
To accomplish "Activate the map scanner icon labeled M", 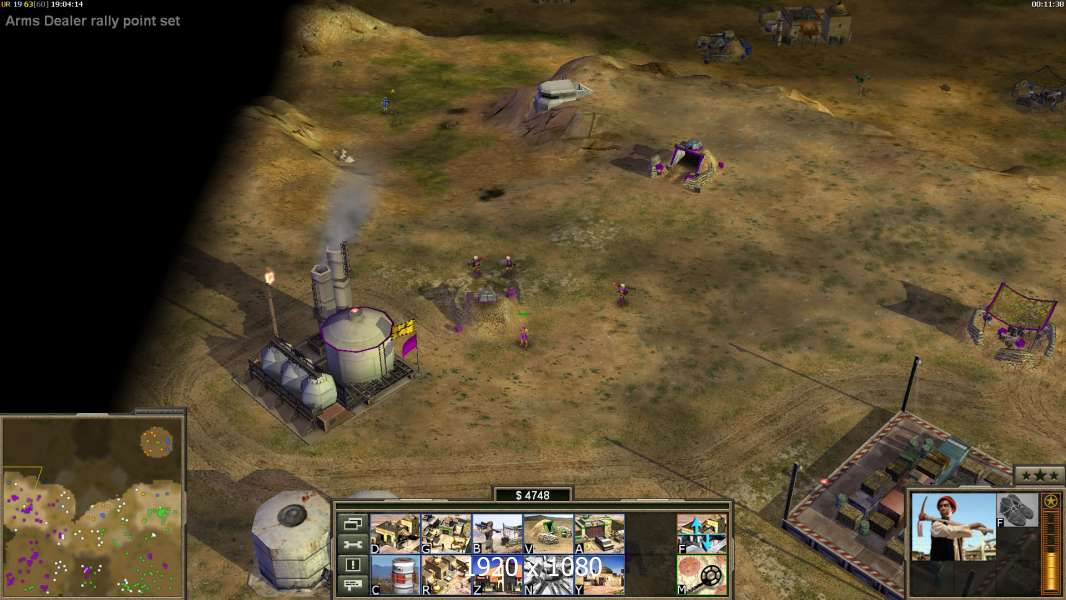I will tap(702, 575).
